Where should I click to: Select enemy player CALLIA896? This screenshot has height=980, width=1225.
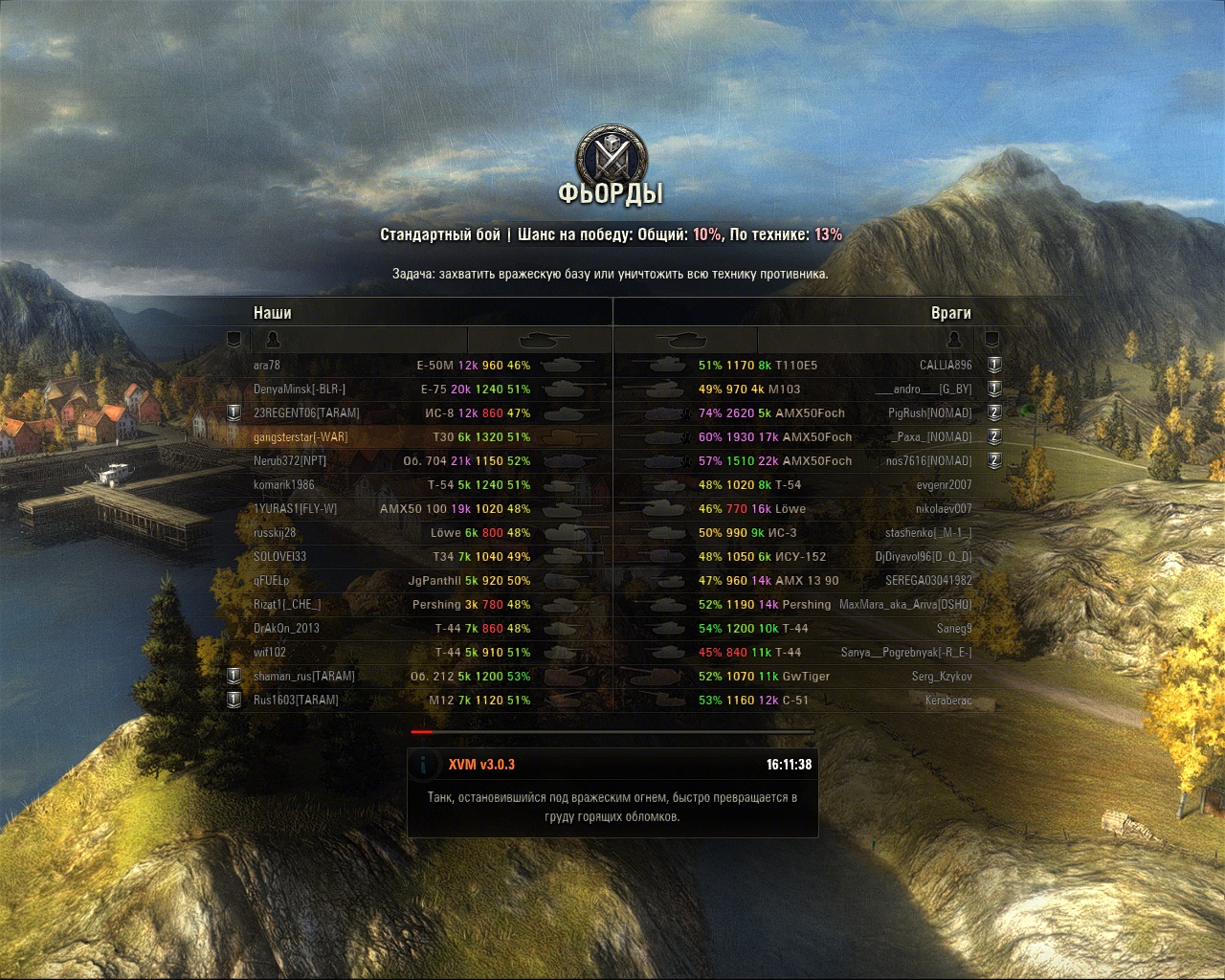945,366
